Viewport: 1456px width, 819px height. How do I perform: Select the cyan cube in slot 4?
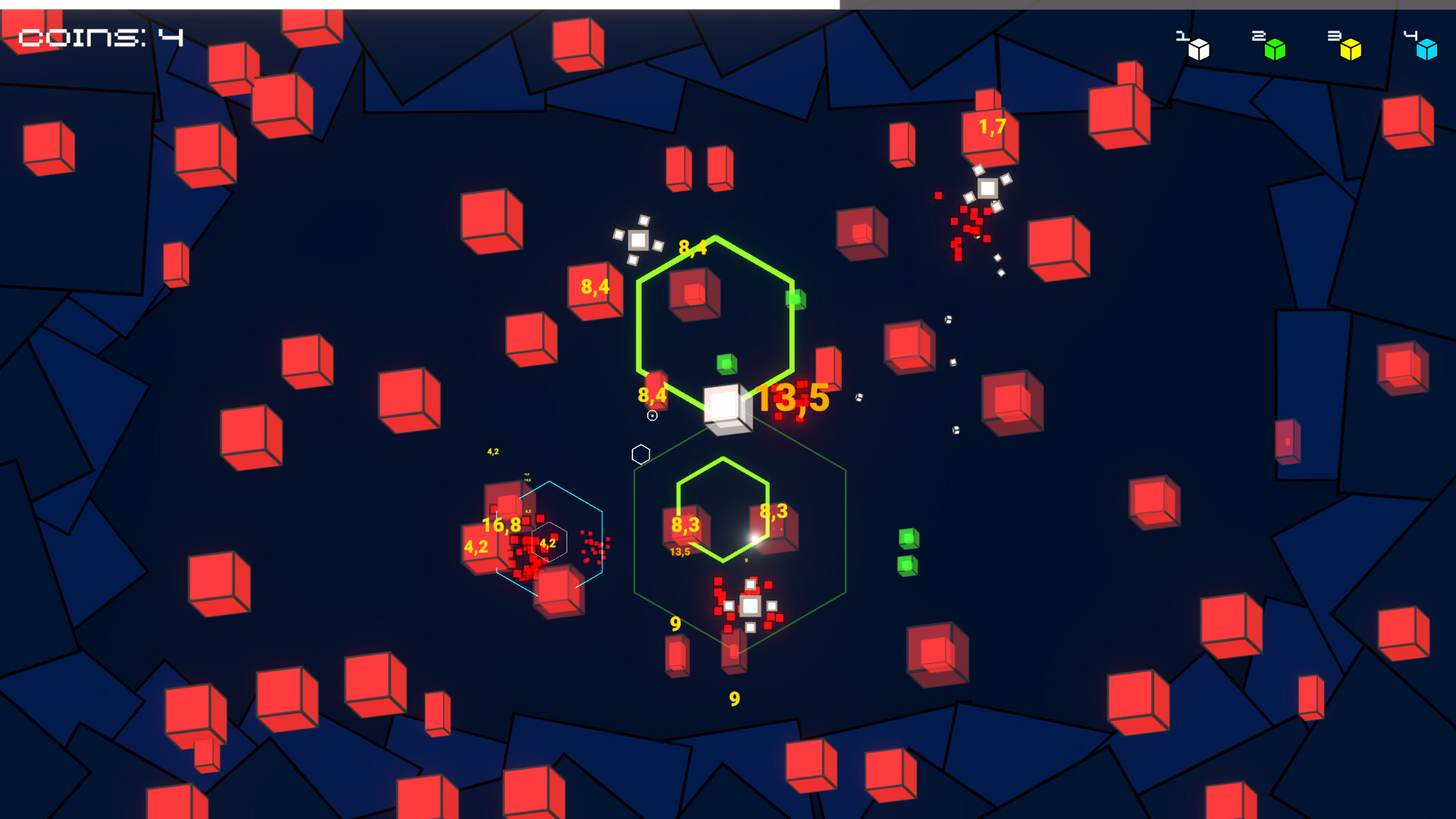click(1426, 49)
